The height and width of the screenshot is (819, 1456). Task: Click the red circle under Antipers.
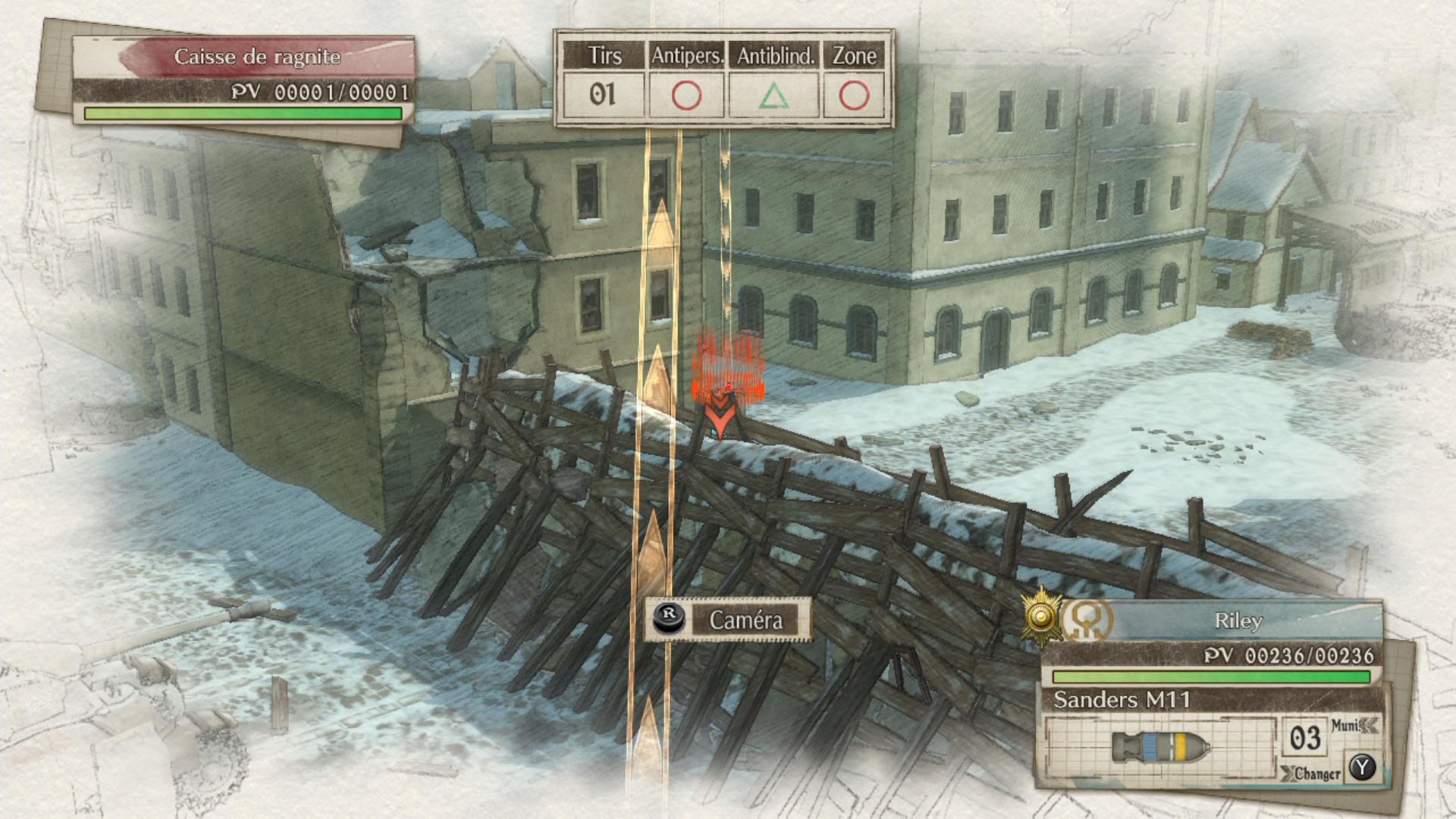686,95
